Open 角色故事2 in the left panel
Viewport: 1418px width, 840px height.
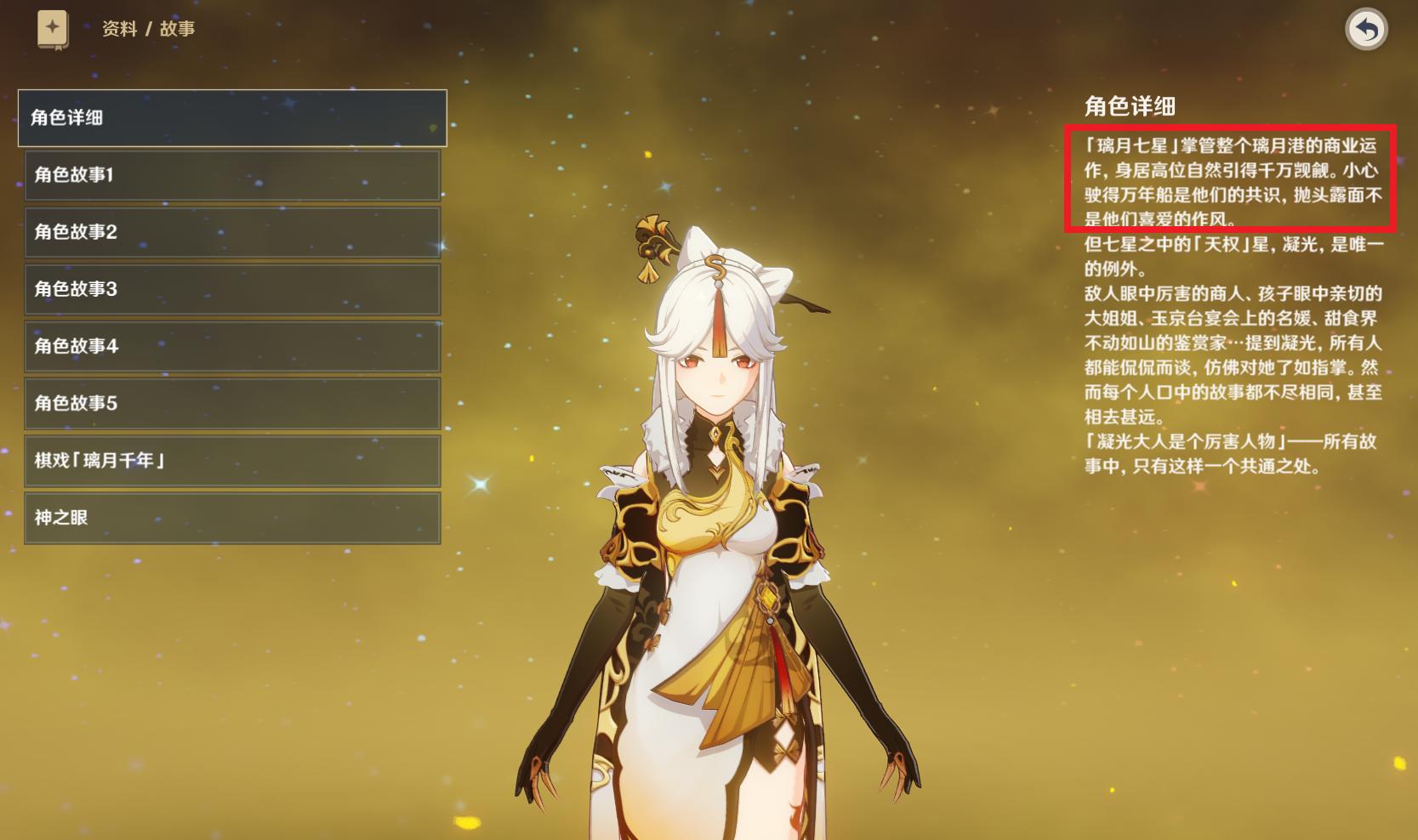click(234, 232)
